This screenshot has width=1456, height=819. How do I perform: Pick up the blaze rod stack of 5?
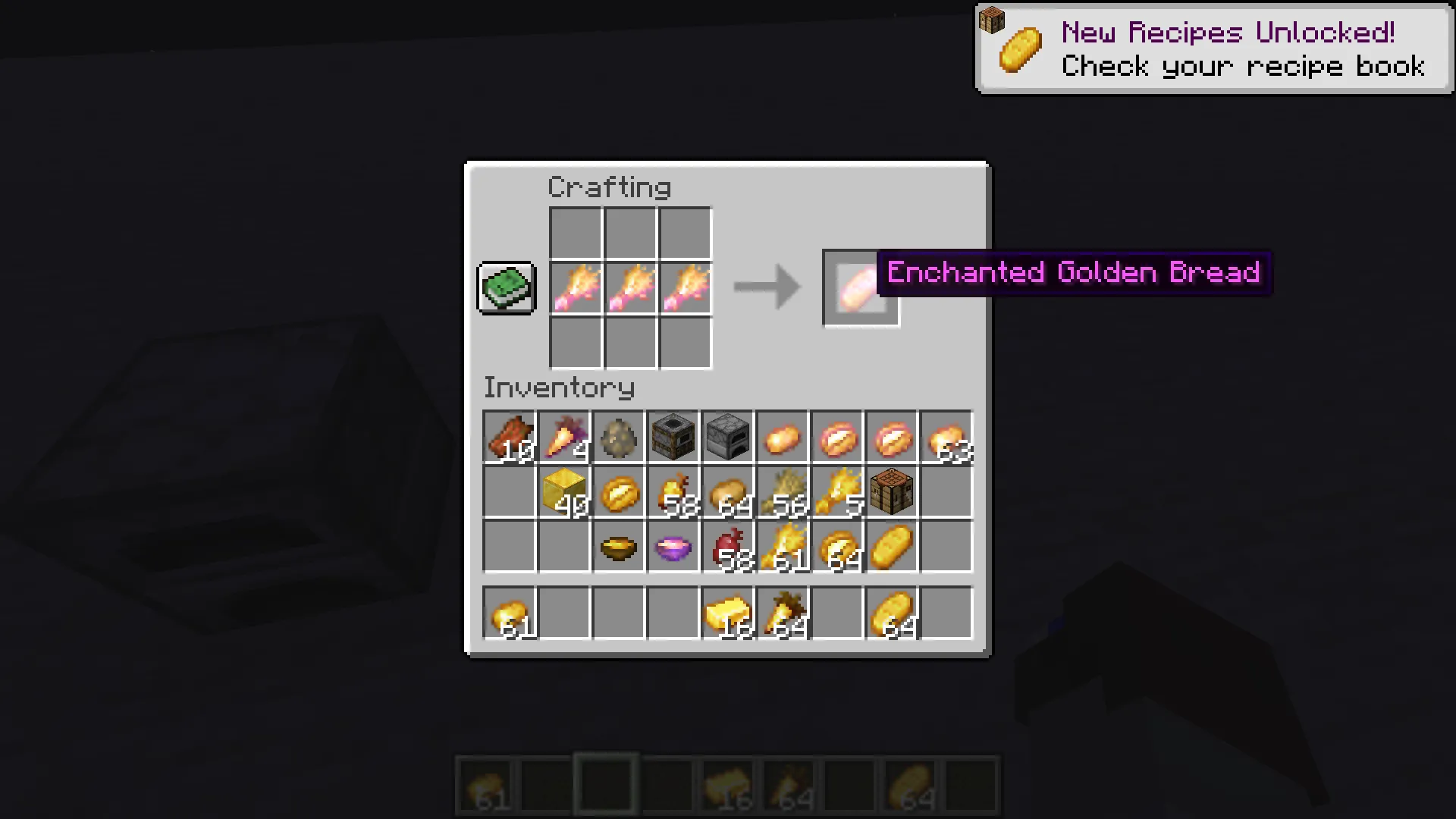tap(837, 493)
